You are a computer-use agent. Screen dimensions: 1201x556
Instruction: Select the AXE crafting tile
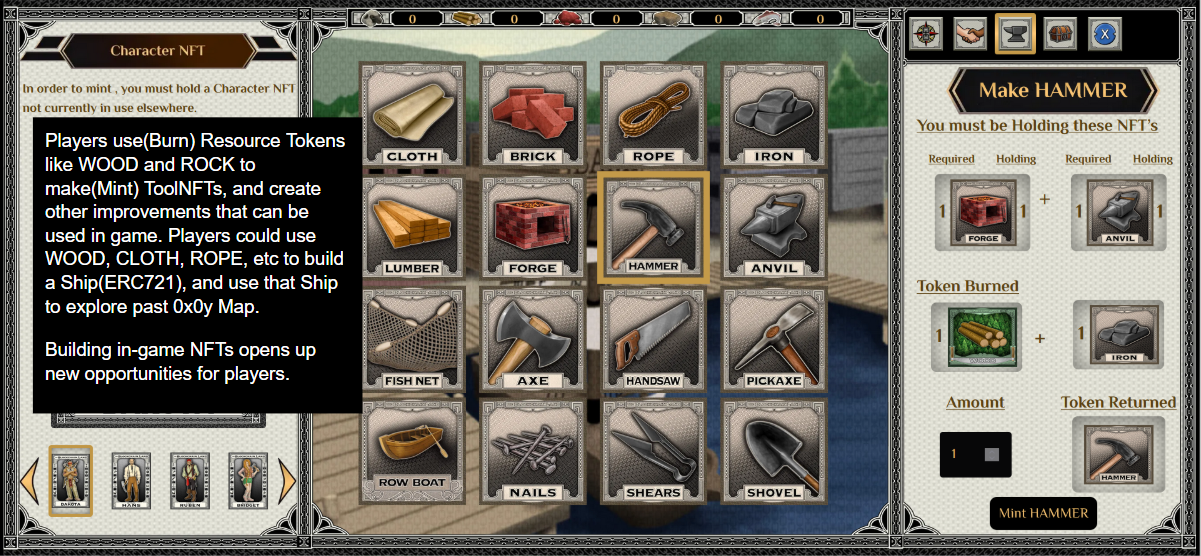[x=533, y=339]
